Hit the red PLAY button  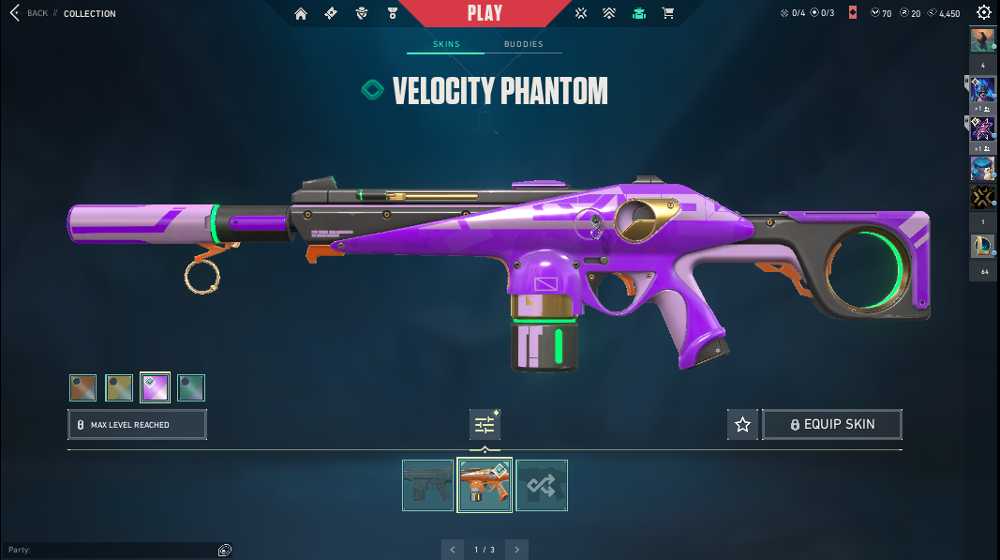(485, 13)
